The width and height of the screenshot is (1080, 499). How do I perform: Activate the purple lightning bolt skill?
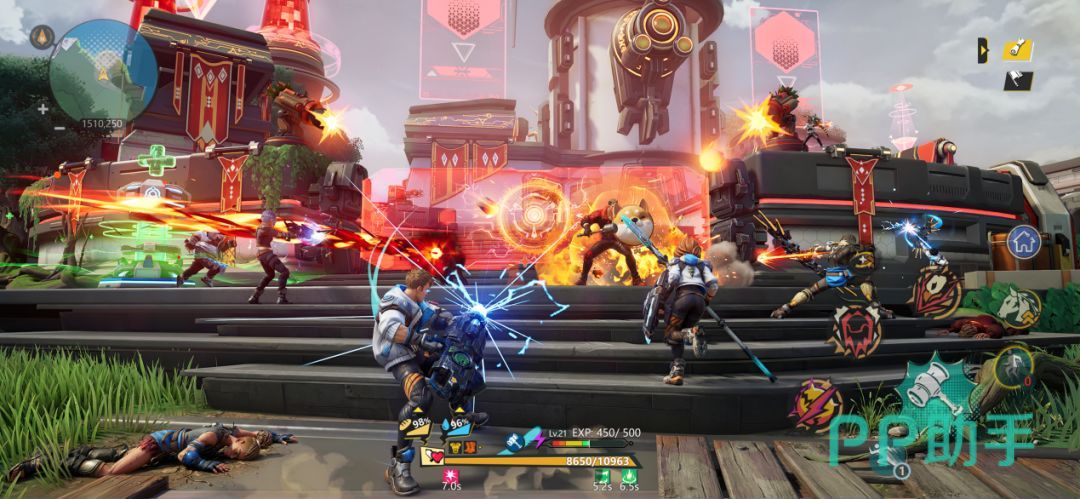click(817, 402)
